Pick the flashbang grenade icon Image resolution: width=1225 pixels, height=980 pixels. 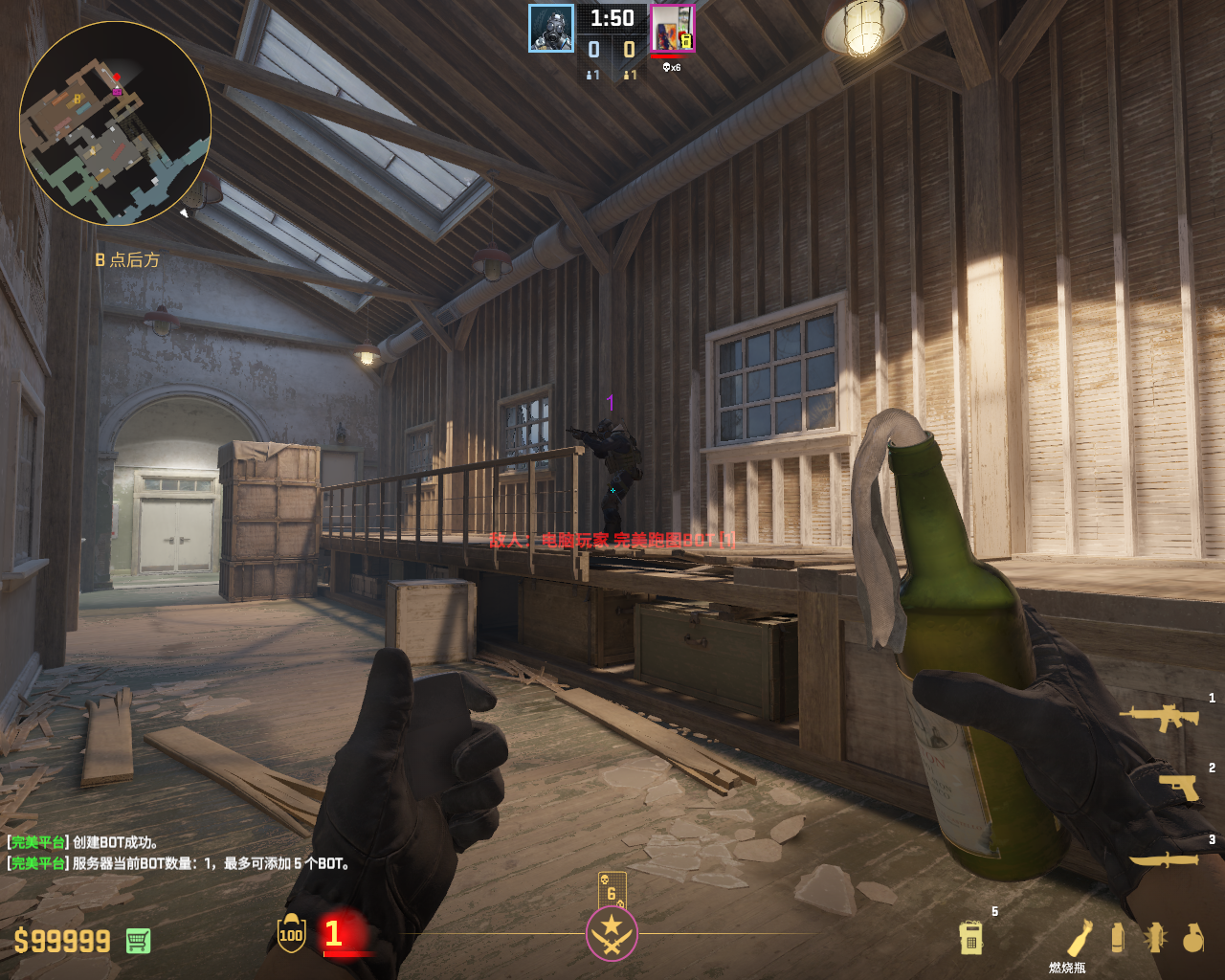coord(1155,937)
